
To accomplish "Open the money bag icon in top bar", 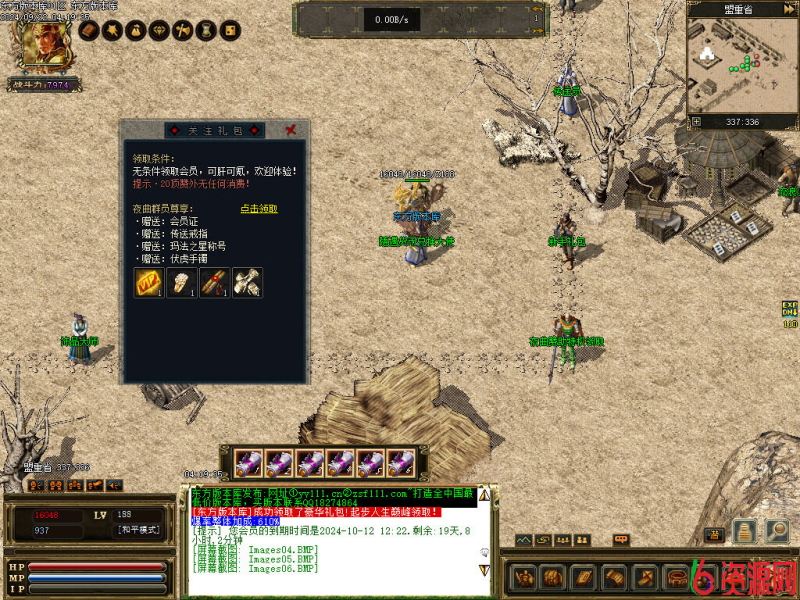I will click(x=137, y=31).
